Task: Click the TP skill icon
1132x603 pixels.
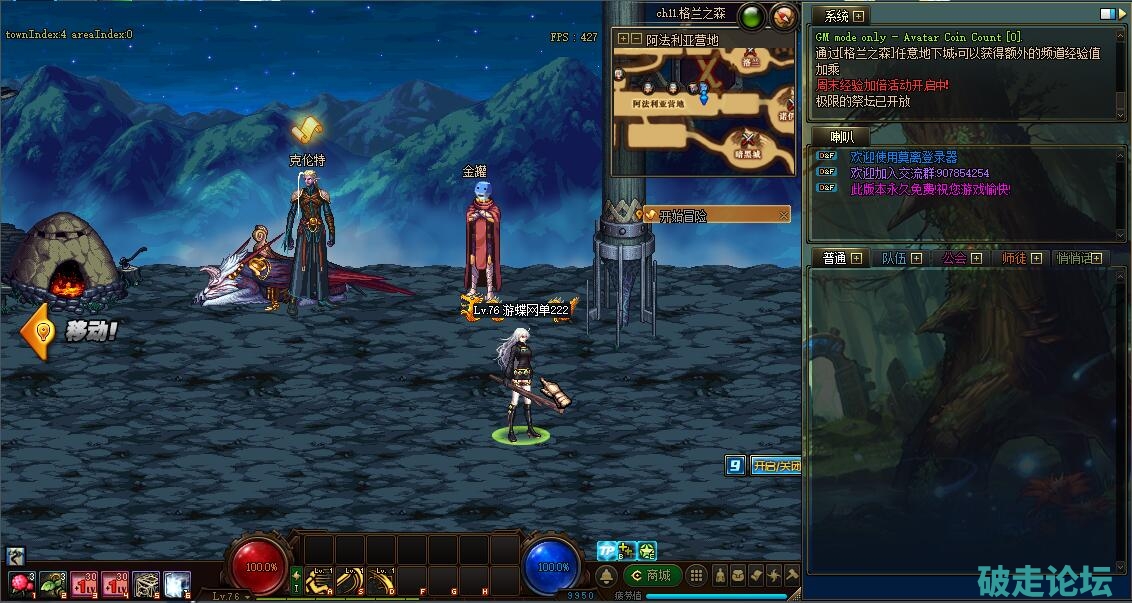Action: (x=607, y=550)
